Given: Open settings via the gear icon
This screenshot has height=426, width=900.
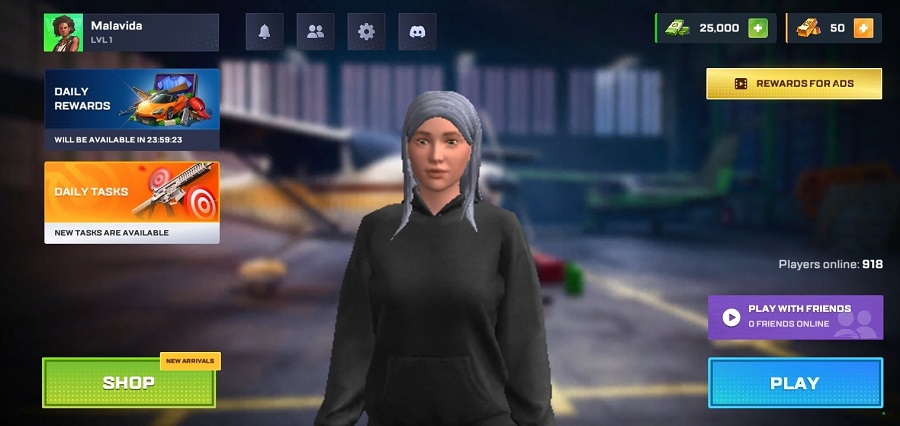Looking at the screenshot, I should [366, 32].
